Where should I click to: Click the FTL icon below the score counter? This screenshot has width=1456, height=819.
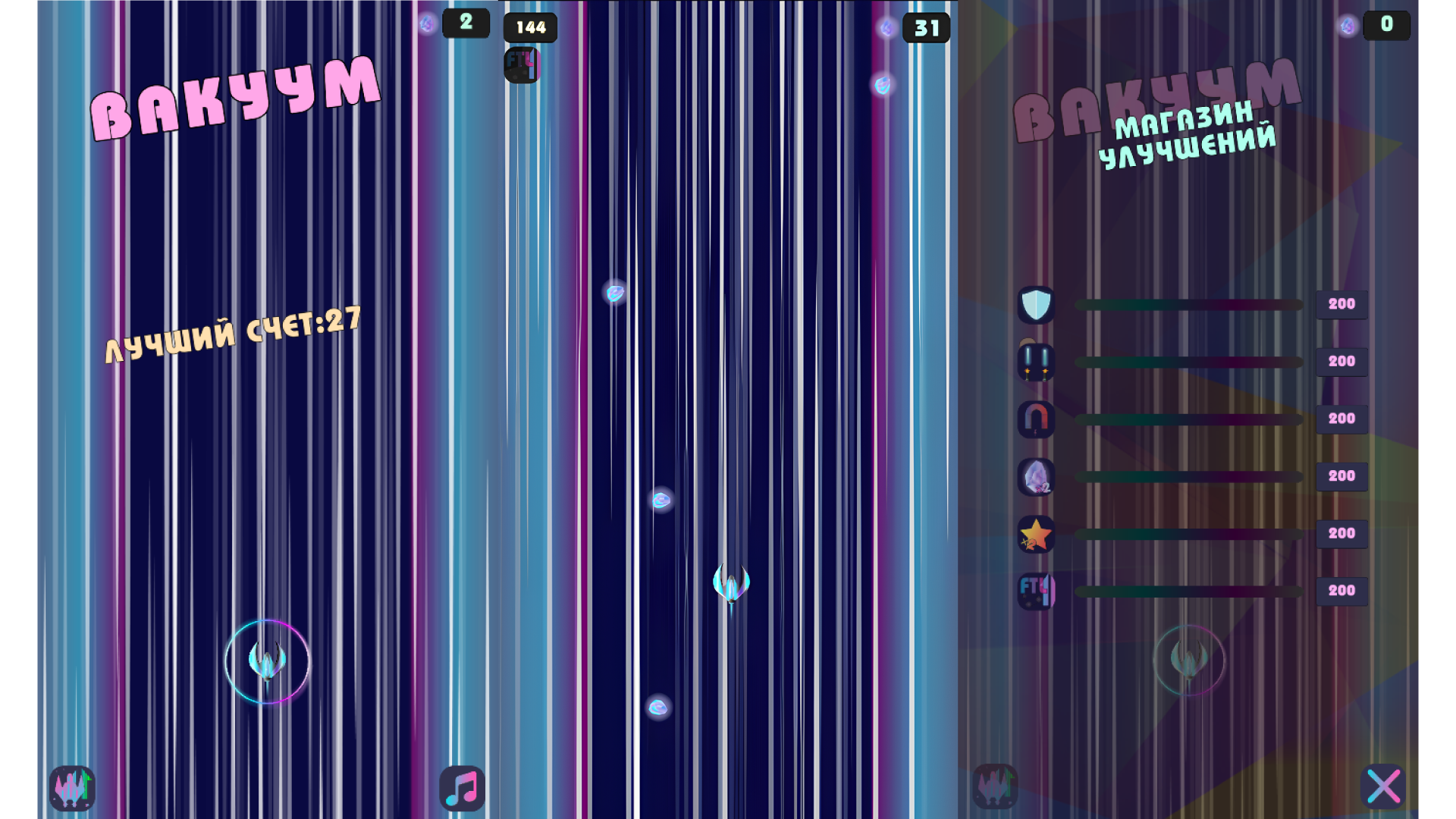click(x=521, y=64)
